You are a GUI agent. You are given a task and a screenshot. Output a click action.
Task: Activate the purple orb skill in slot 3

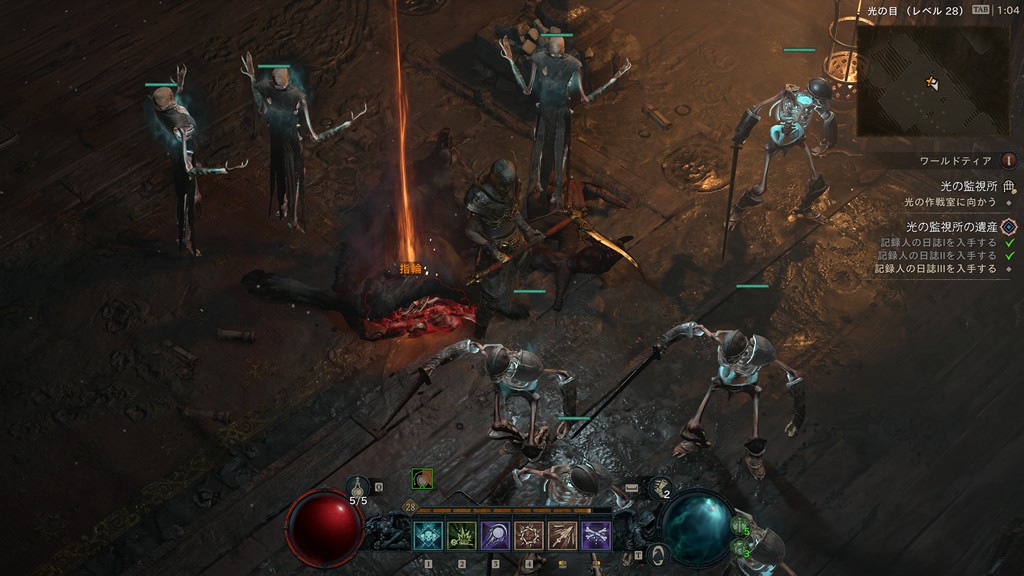click(x=495, y=536)
